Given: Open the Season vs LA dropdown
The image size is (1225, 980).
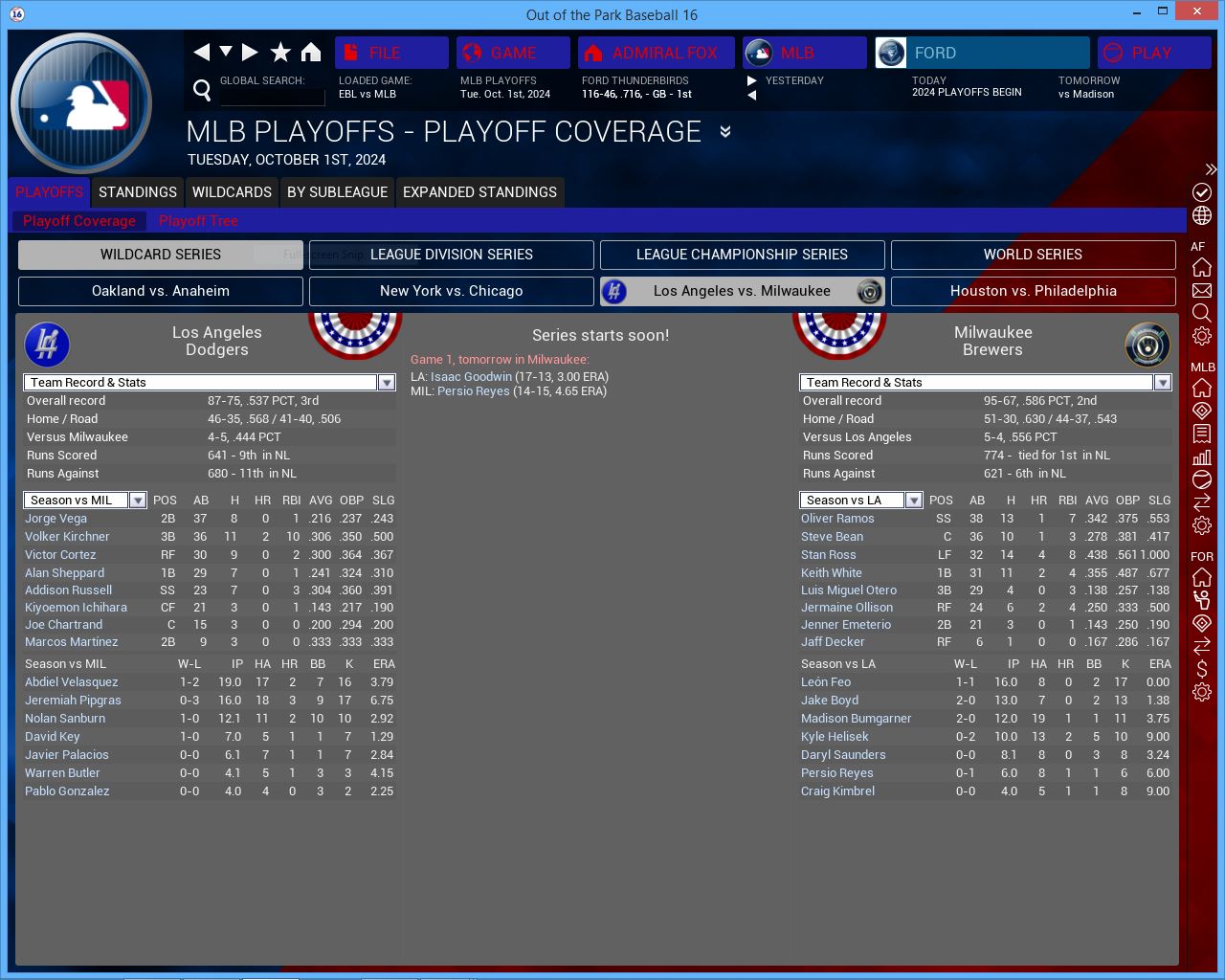Looking at the screenshot, I should [x=913, y=501].
